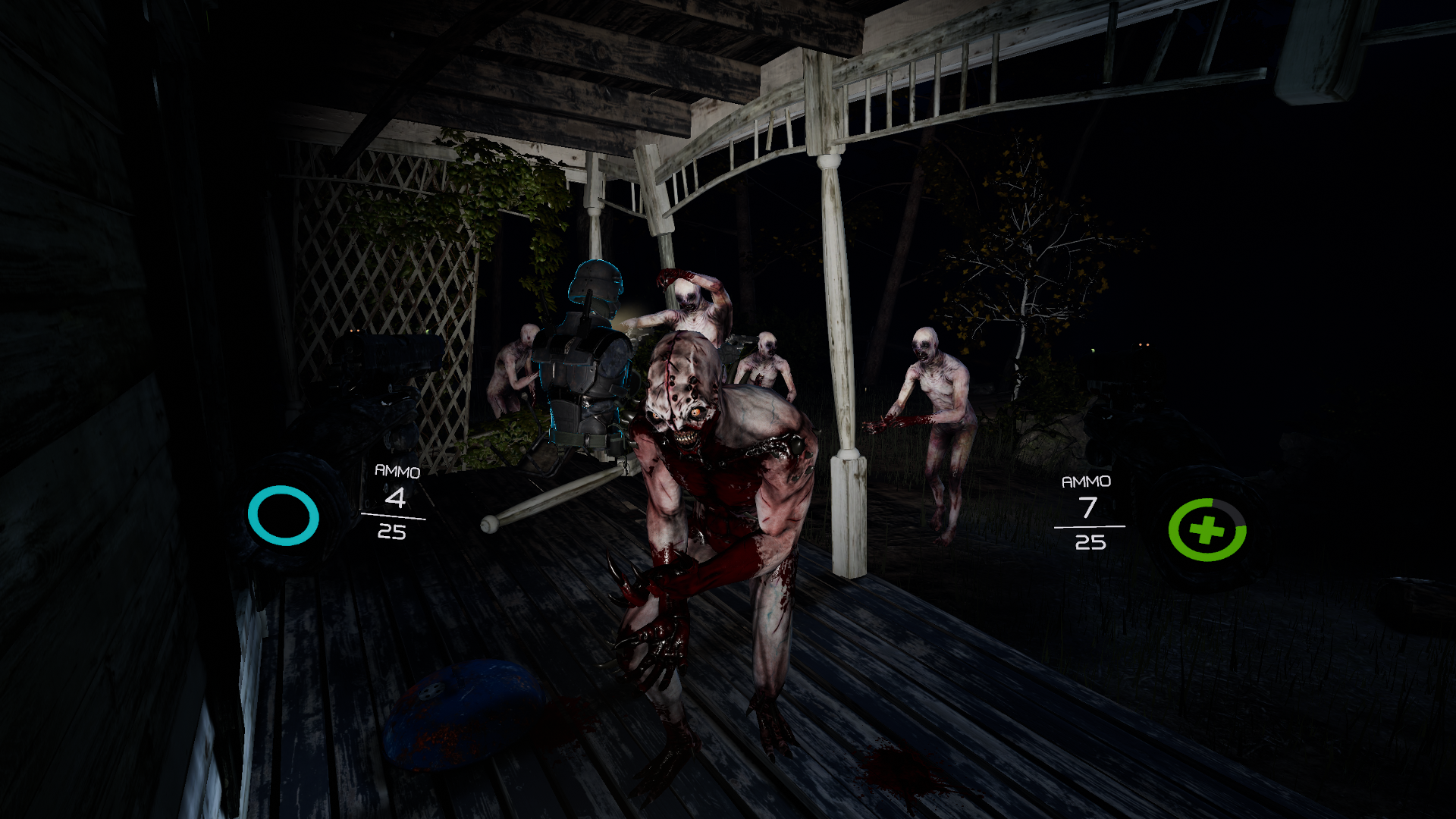The height and width of the screenshot is (819, 1456).
Task: Click the AMMO label above the right counter
Action: tap(1087, 481)
